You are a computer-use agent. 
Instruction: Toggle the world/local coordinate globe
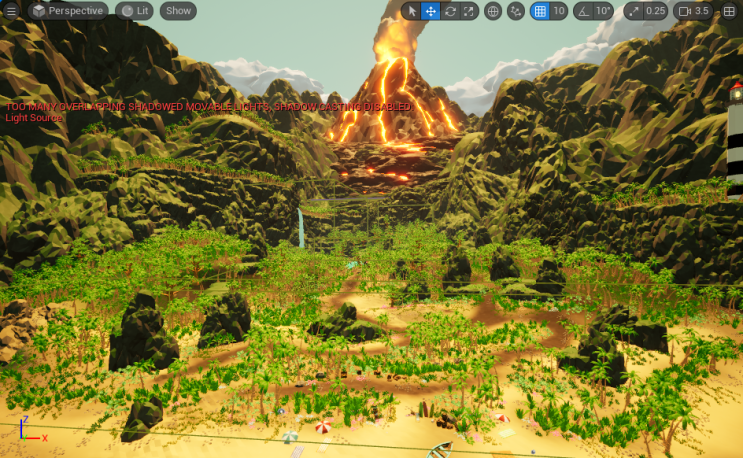pyautogui.click(x=493, y=11)
